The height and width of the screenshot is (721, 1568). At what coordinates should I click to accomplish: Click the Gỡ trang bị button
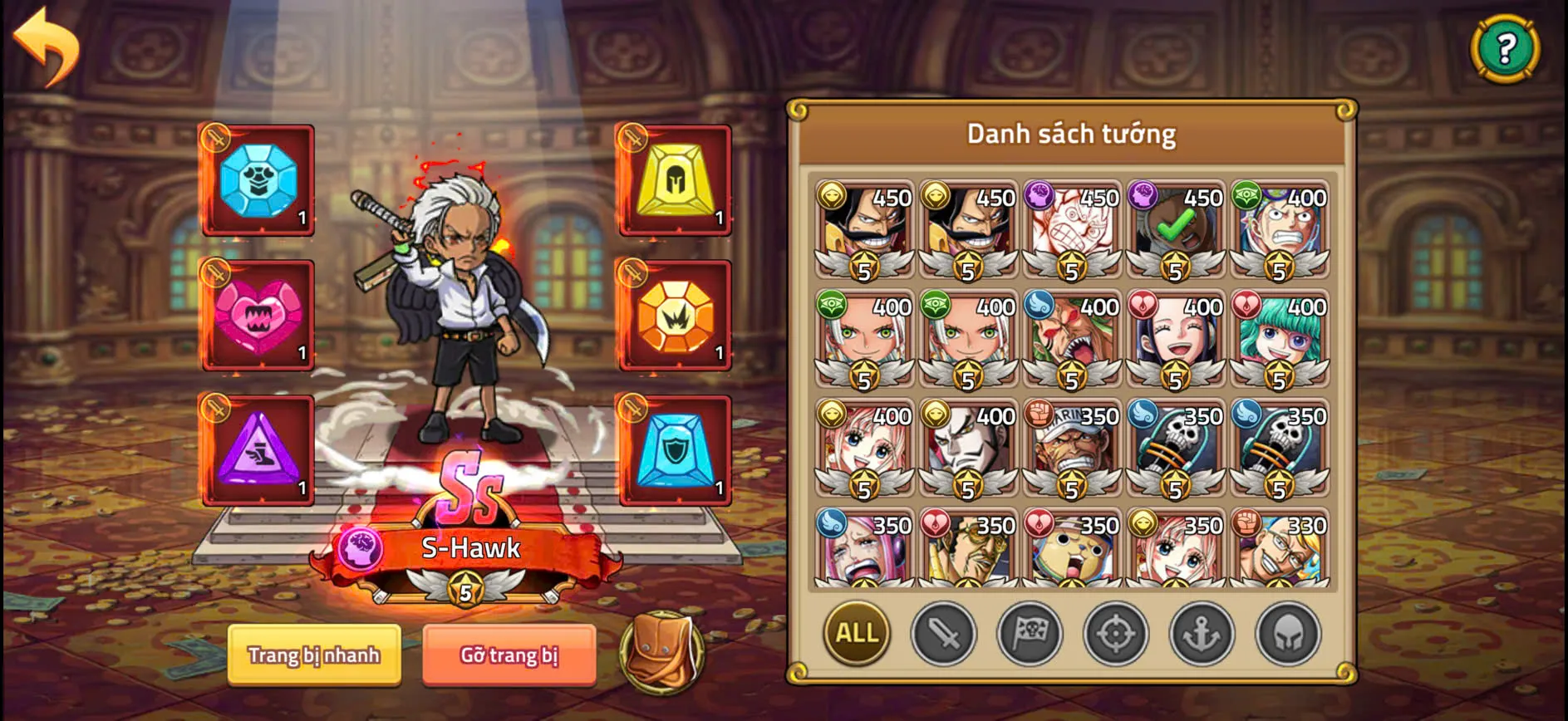pos(508,655)
